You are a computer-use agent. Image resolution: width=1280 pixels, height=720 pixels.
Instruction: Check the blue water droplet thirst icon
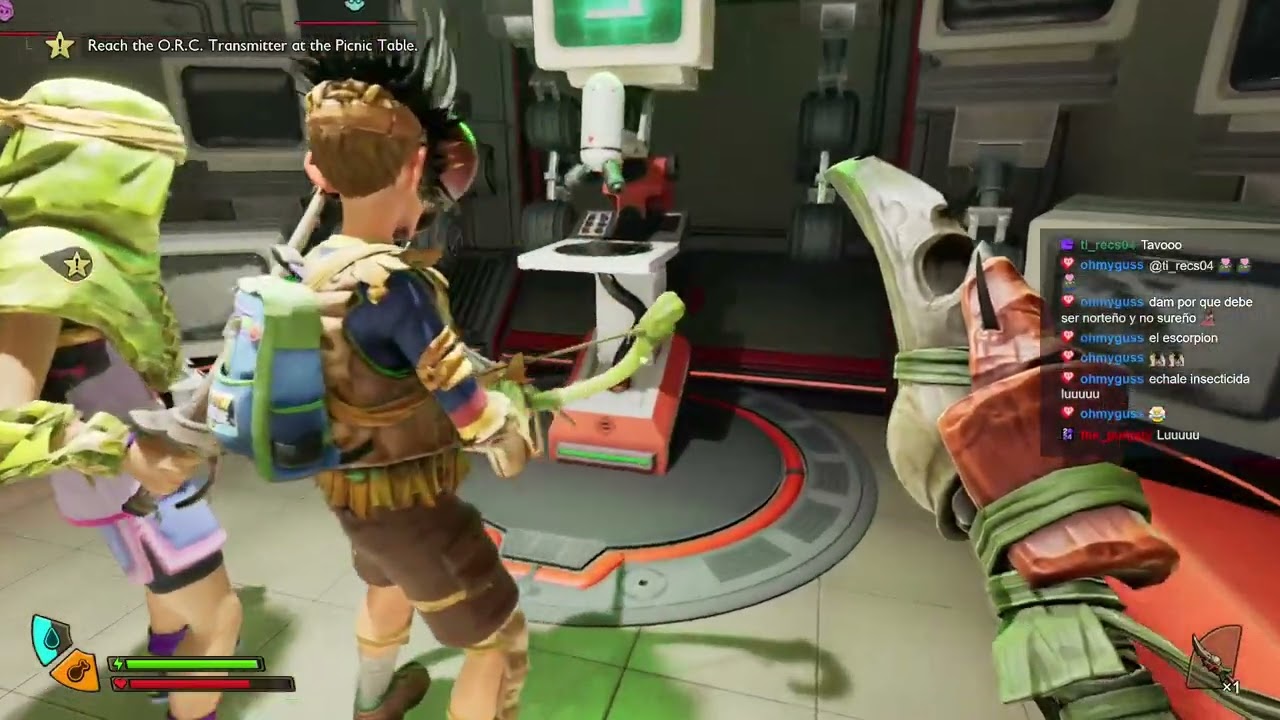49,639
